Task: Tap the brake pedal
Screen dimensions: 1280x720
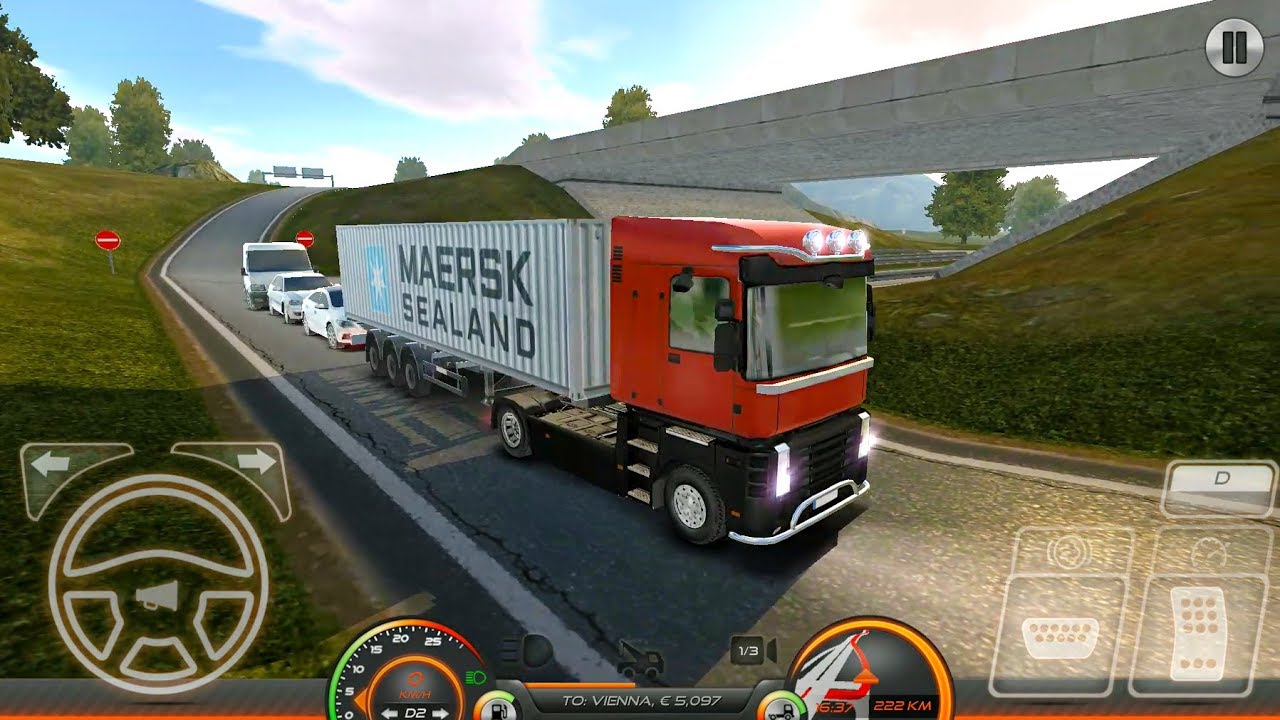Action: coord(1059,634)
